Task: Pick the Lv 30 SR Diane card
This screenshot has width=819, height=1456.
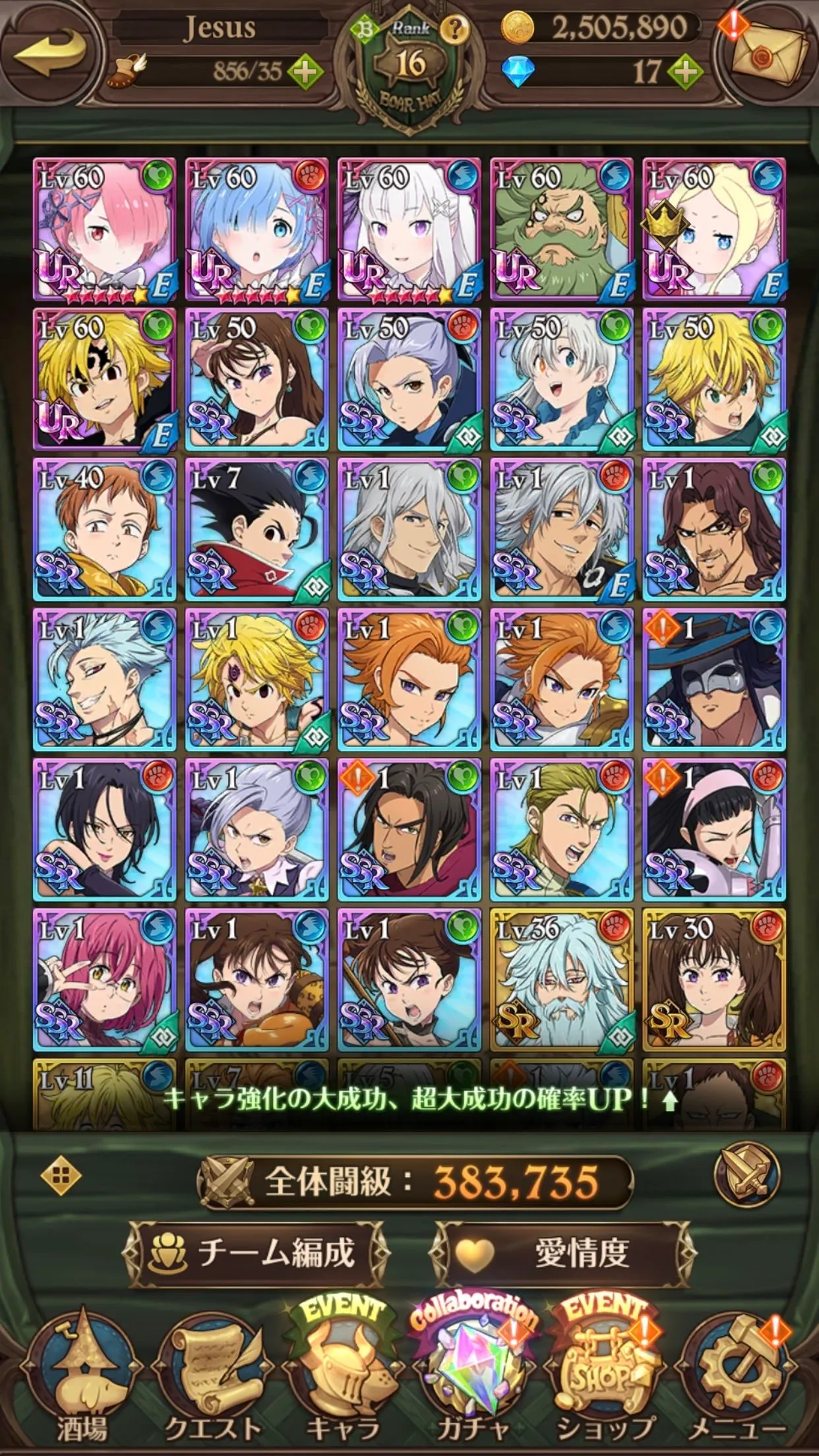Action: (x=714, y=979)
